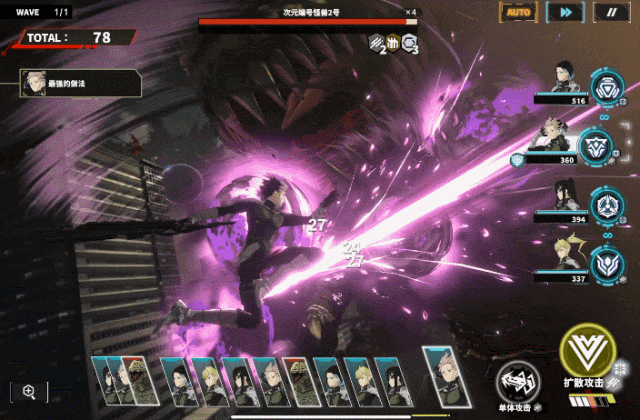Activate the fast-forward speed button
The image size is (640, 420).
click(566, 12)
